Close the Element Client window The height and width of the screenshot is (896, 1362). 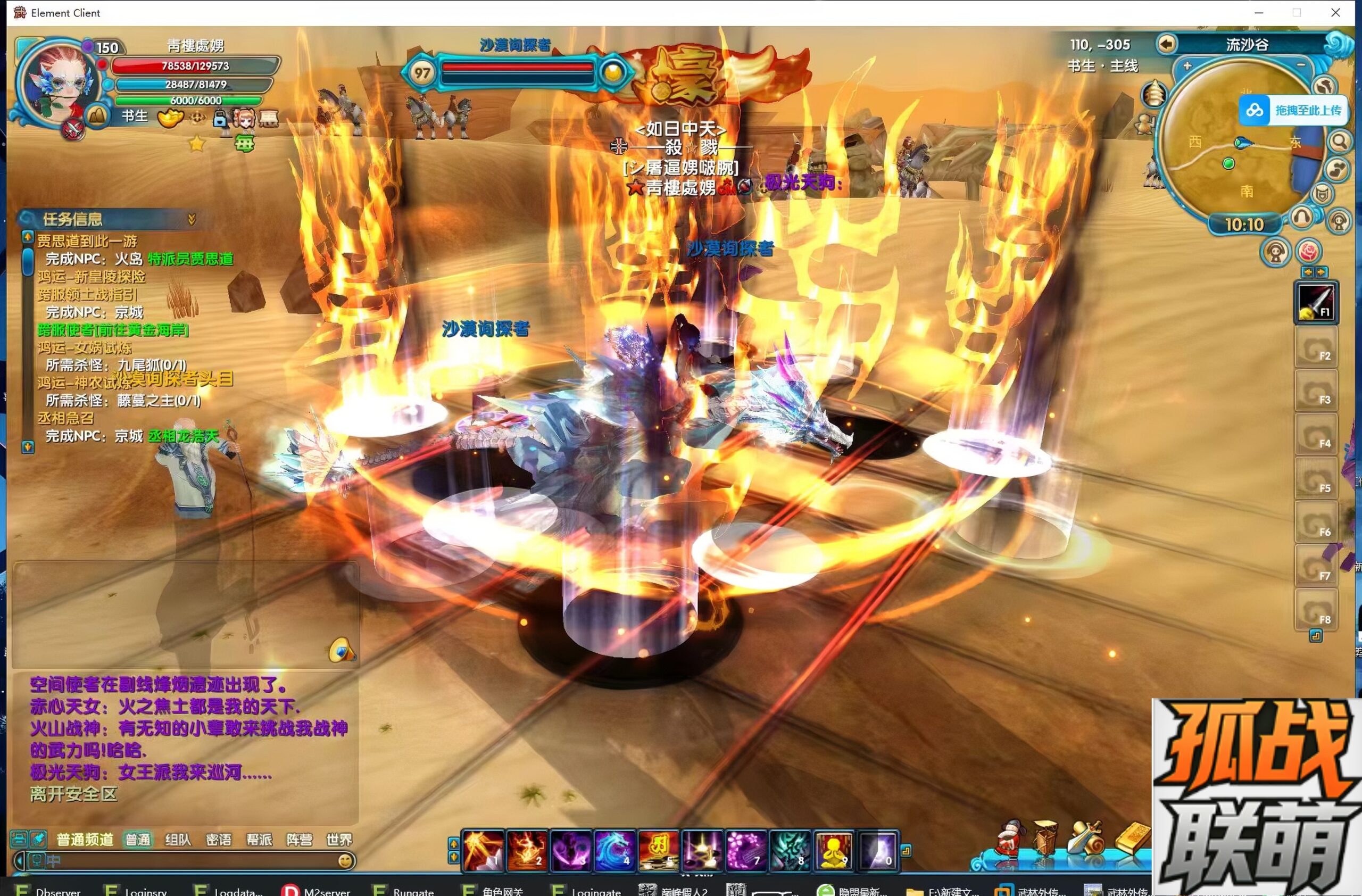pos(1335,13)
